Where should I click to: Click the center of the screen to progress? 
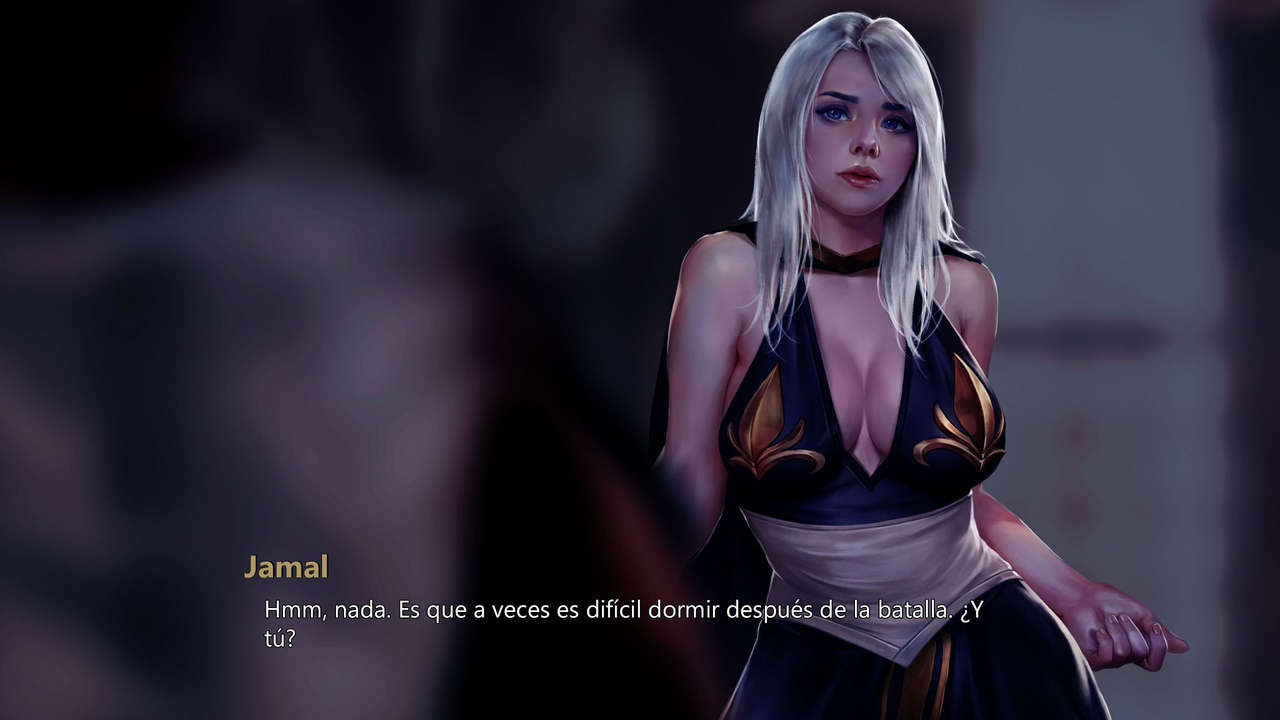tap(640, 360)
